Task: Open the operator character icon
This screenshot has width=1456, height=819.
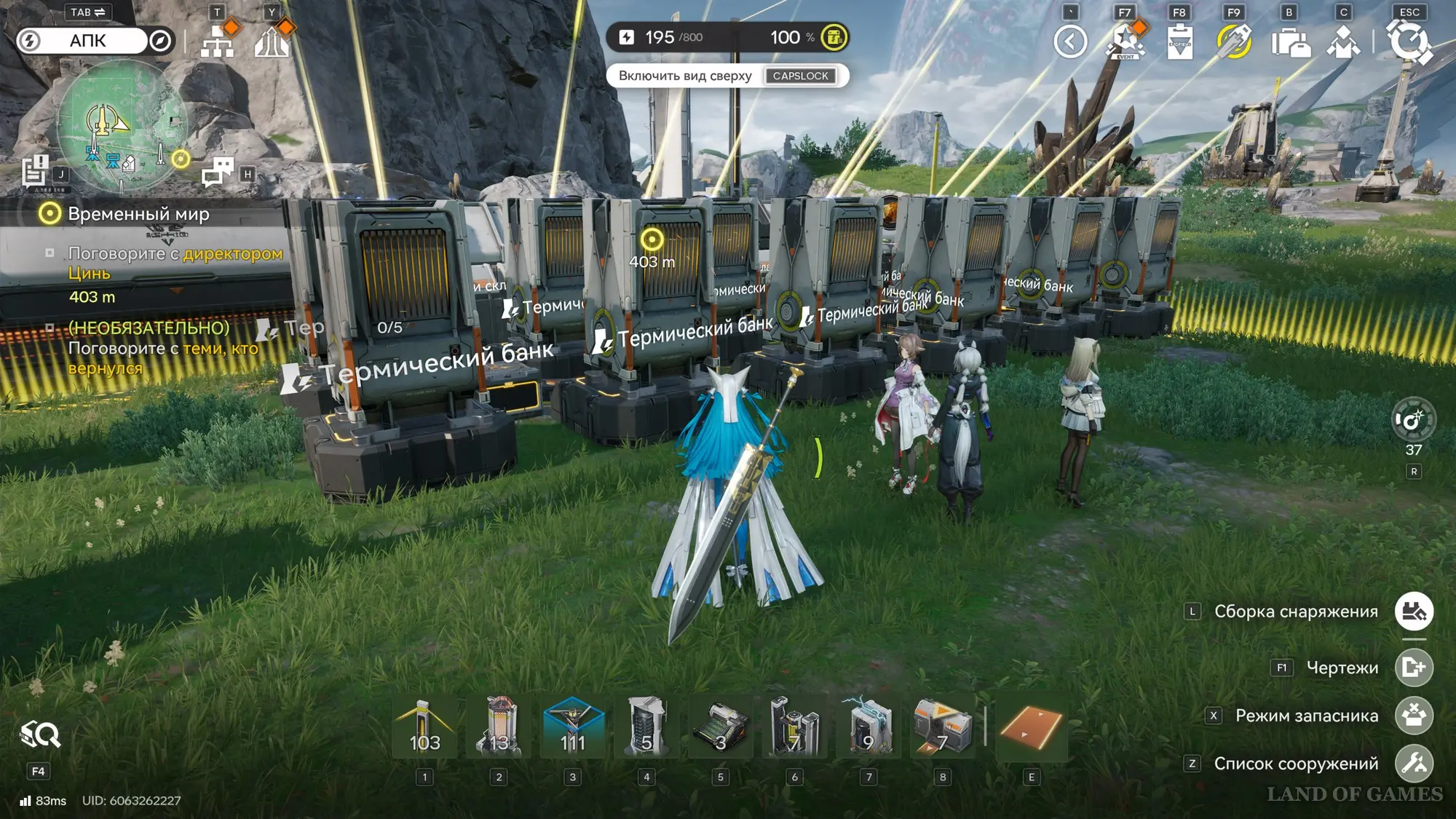Action: pos(1344,42)
